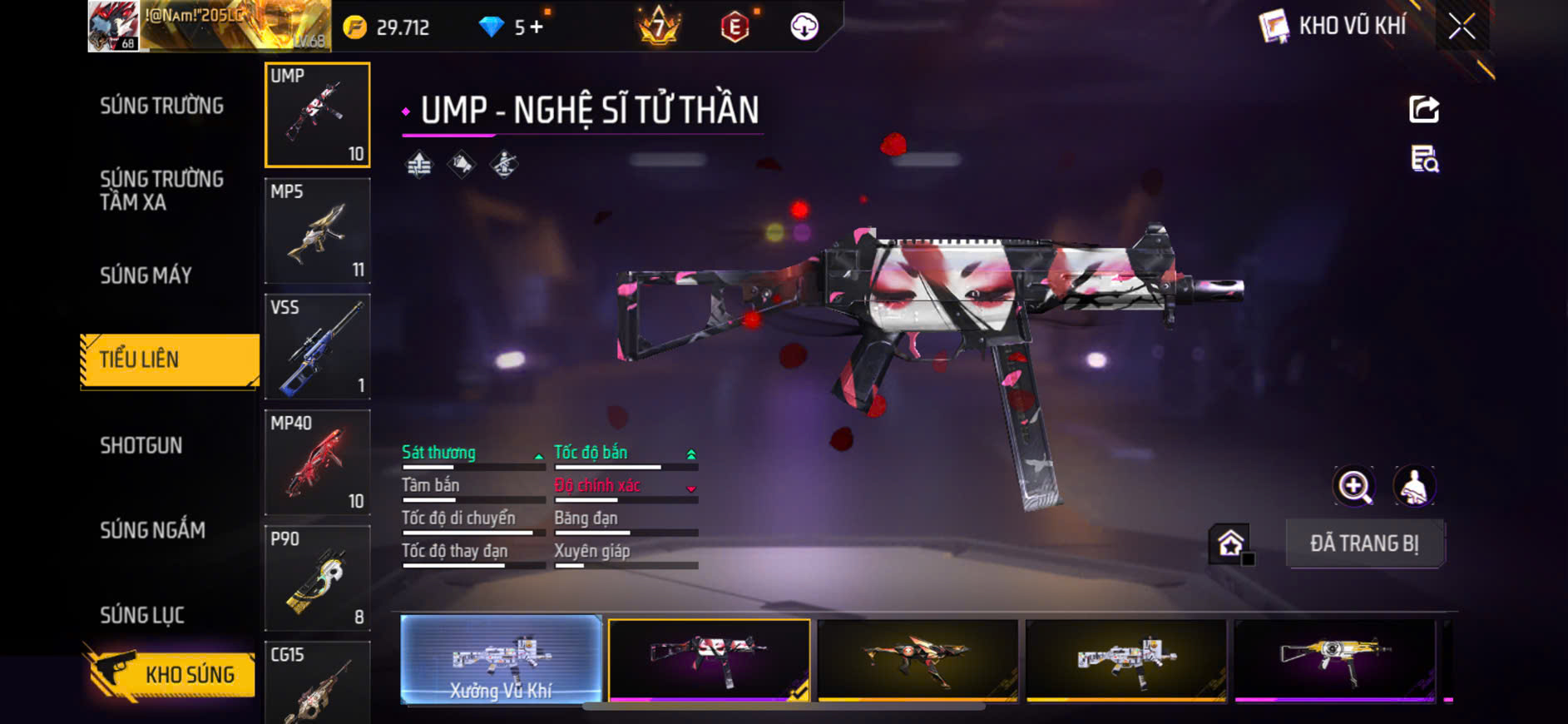Close the weapon armory screen
Screen dimensions: 1568x724
point(1462,27)
